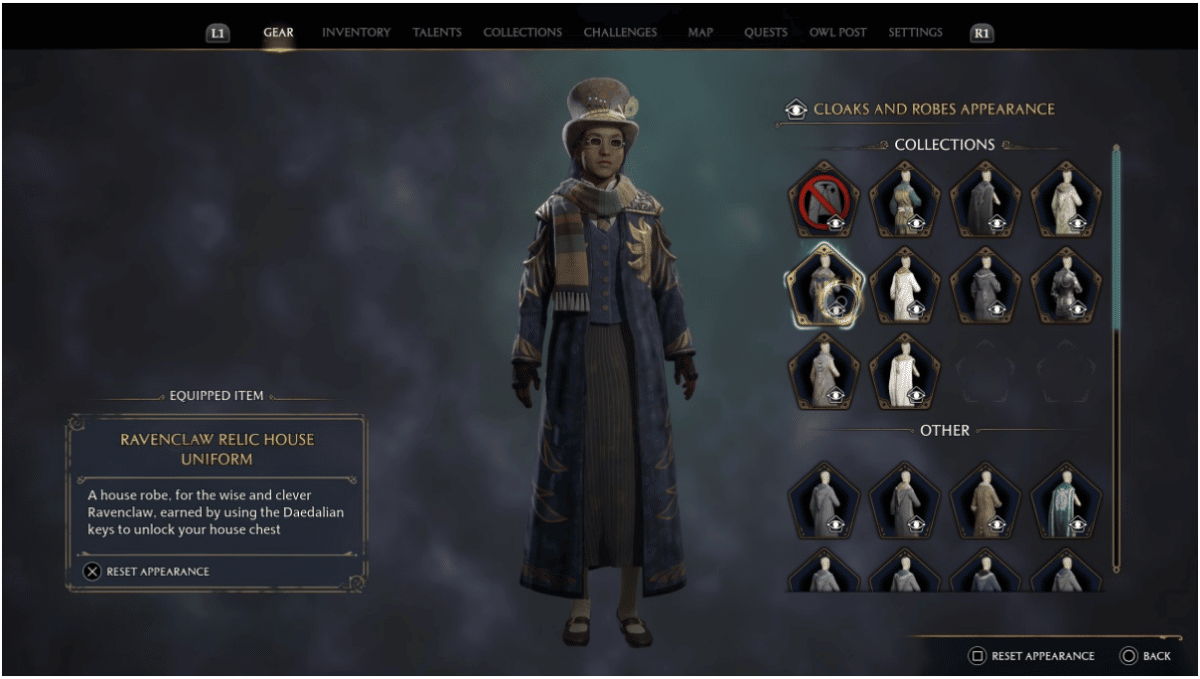Select the brown robe under Other
1200x679 pixels.
click(985, 498)
